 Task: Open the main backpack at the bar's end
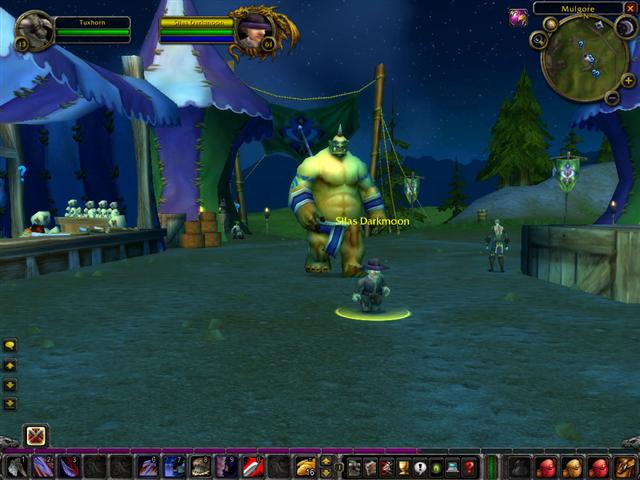pyautogui.click(x=625, y=467)
